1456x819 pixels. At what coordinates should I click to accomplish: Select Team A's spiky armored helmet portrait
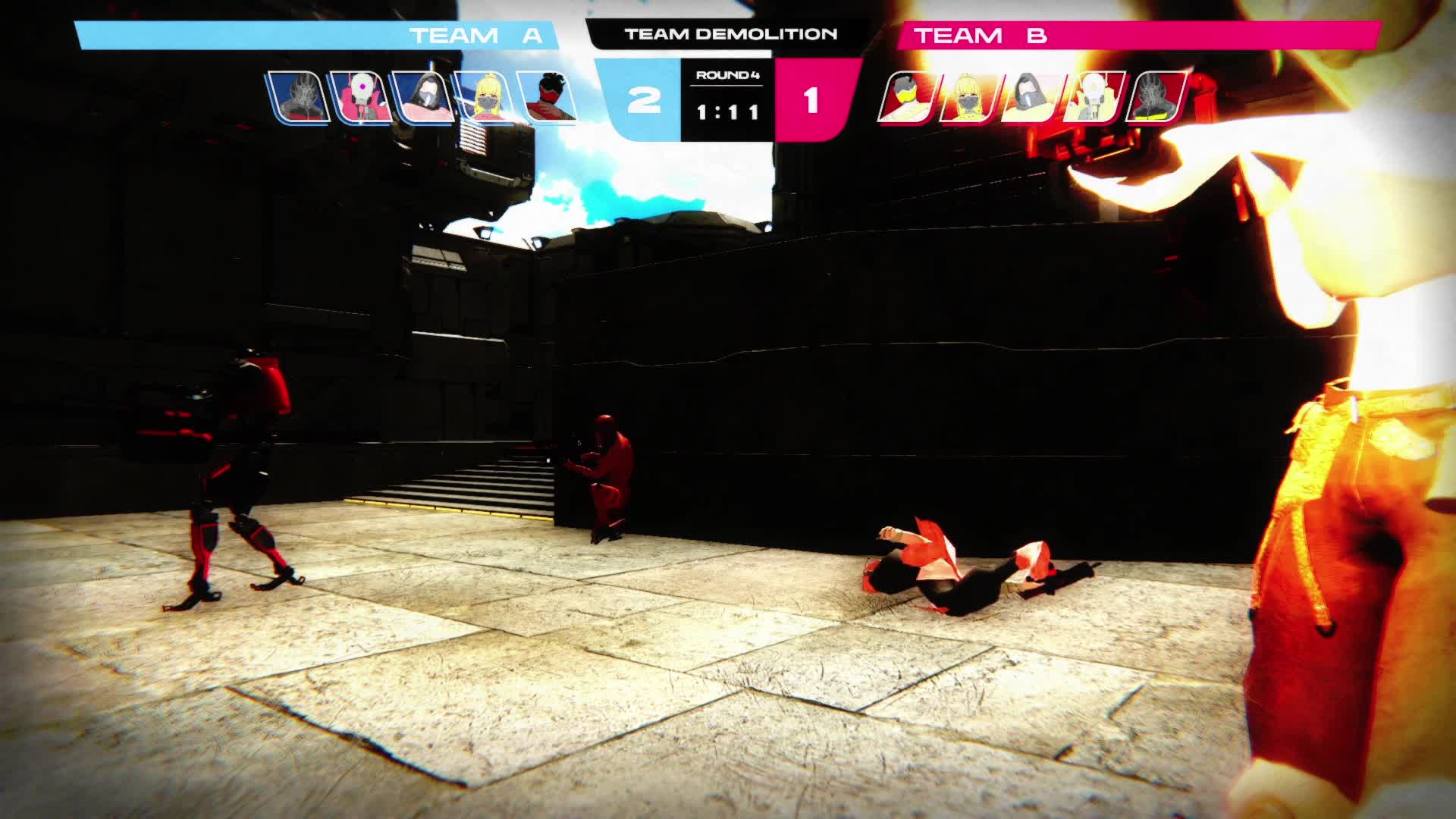click(x=300, y=97)
